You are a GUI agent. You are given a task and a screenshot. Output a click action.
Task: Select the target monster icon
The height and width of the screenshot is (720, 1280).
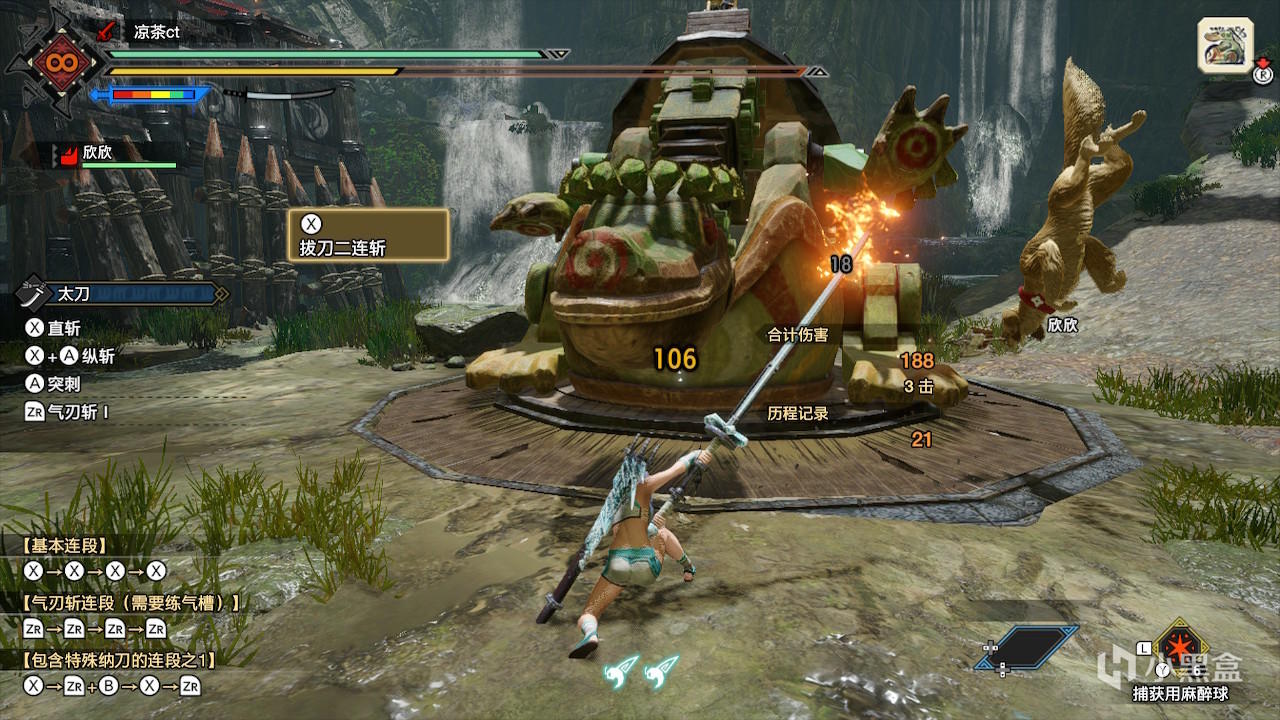[1225, 45]
